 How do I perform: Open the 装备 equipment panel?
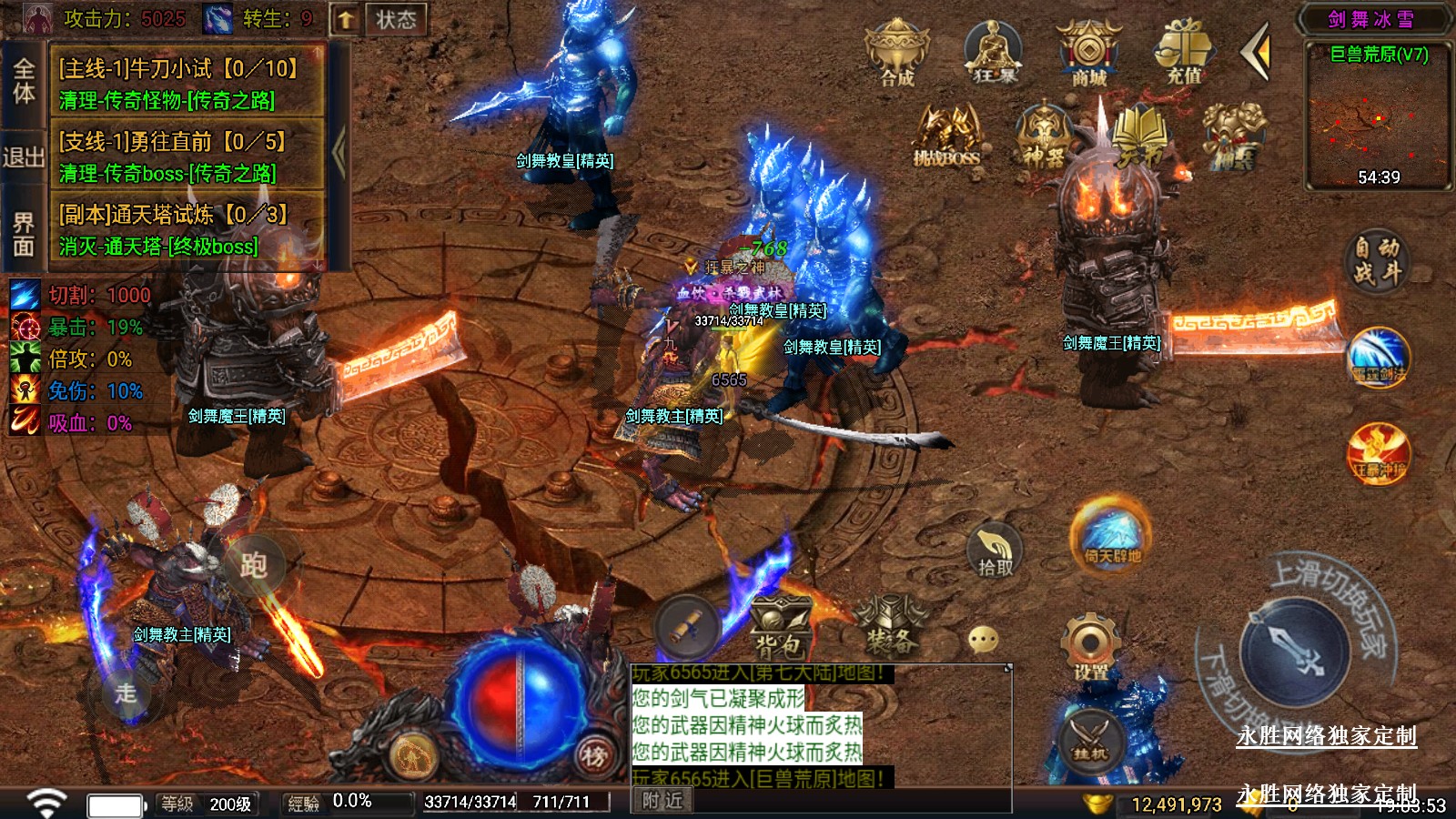click(890, 628)
